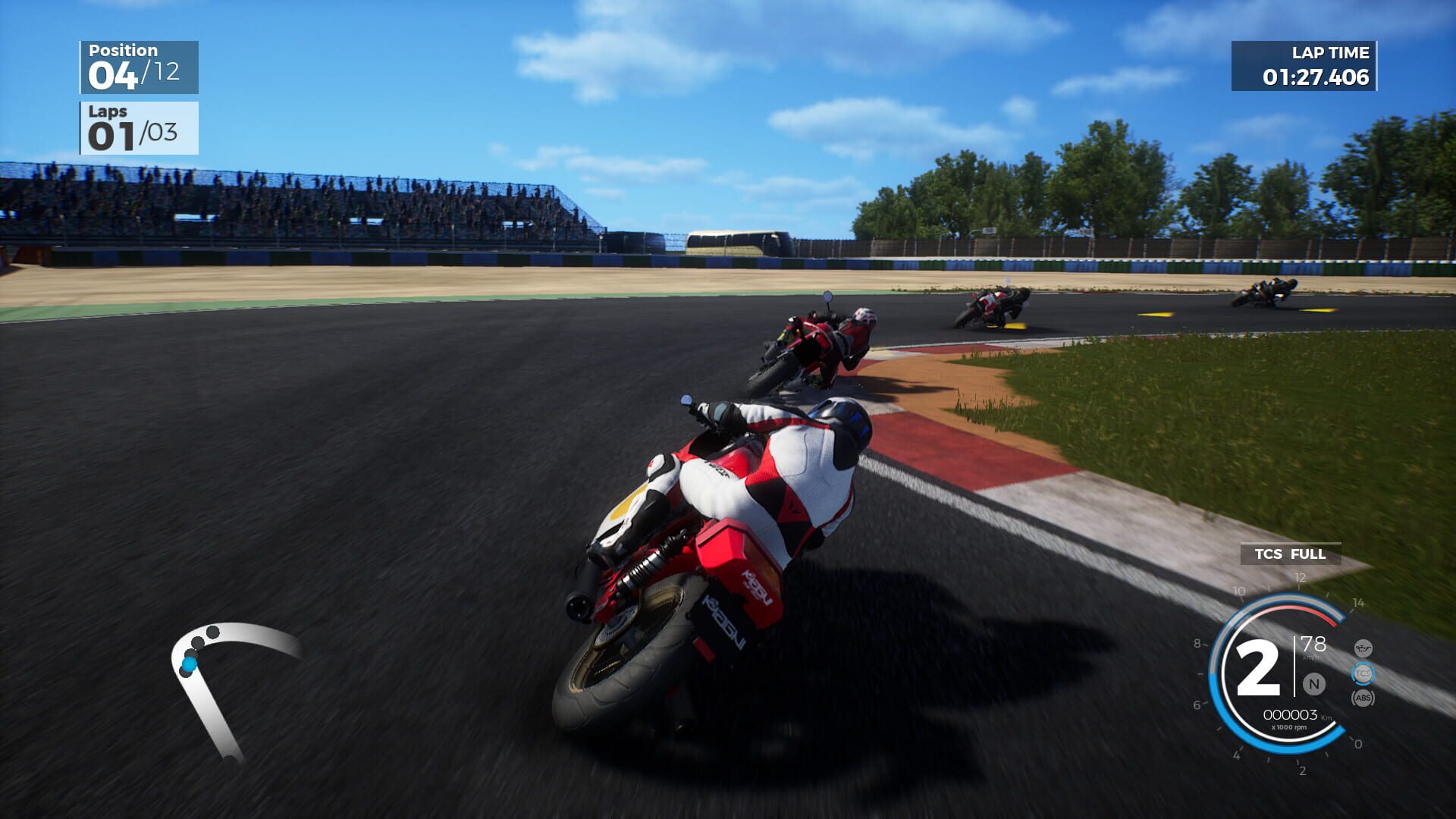Click the km/h speed readout showing 78
The height and width of the screenshot is (819, 1456).
pos(1313,644)
